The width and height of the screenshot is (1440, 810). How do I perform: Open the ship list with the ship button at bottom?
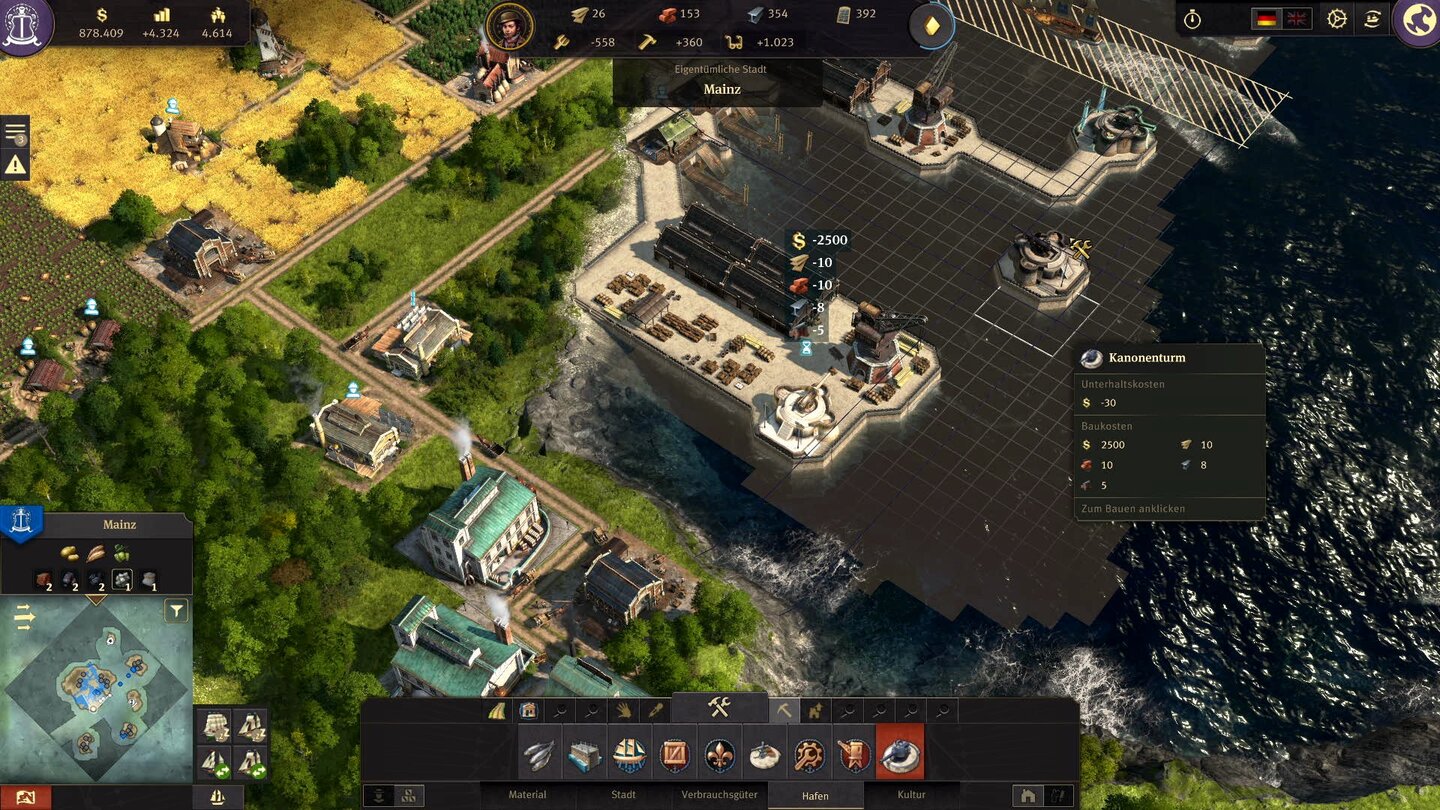point(216,795)
